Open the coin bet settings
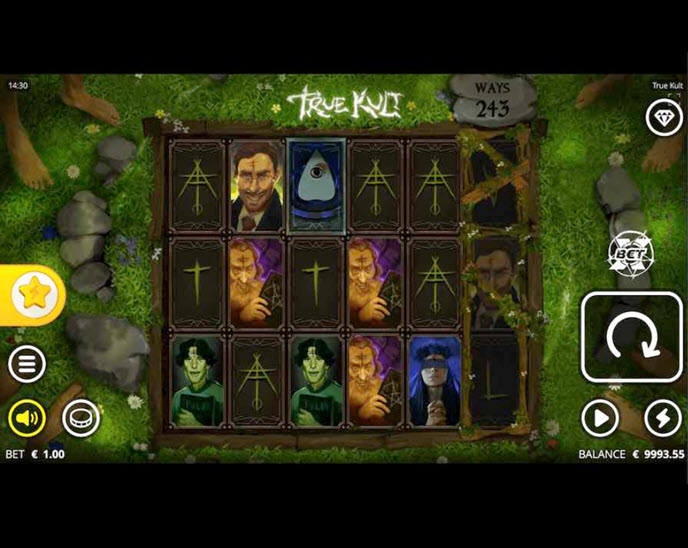The image size is (688, 548). [81, 418]
